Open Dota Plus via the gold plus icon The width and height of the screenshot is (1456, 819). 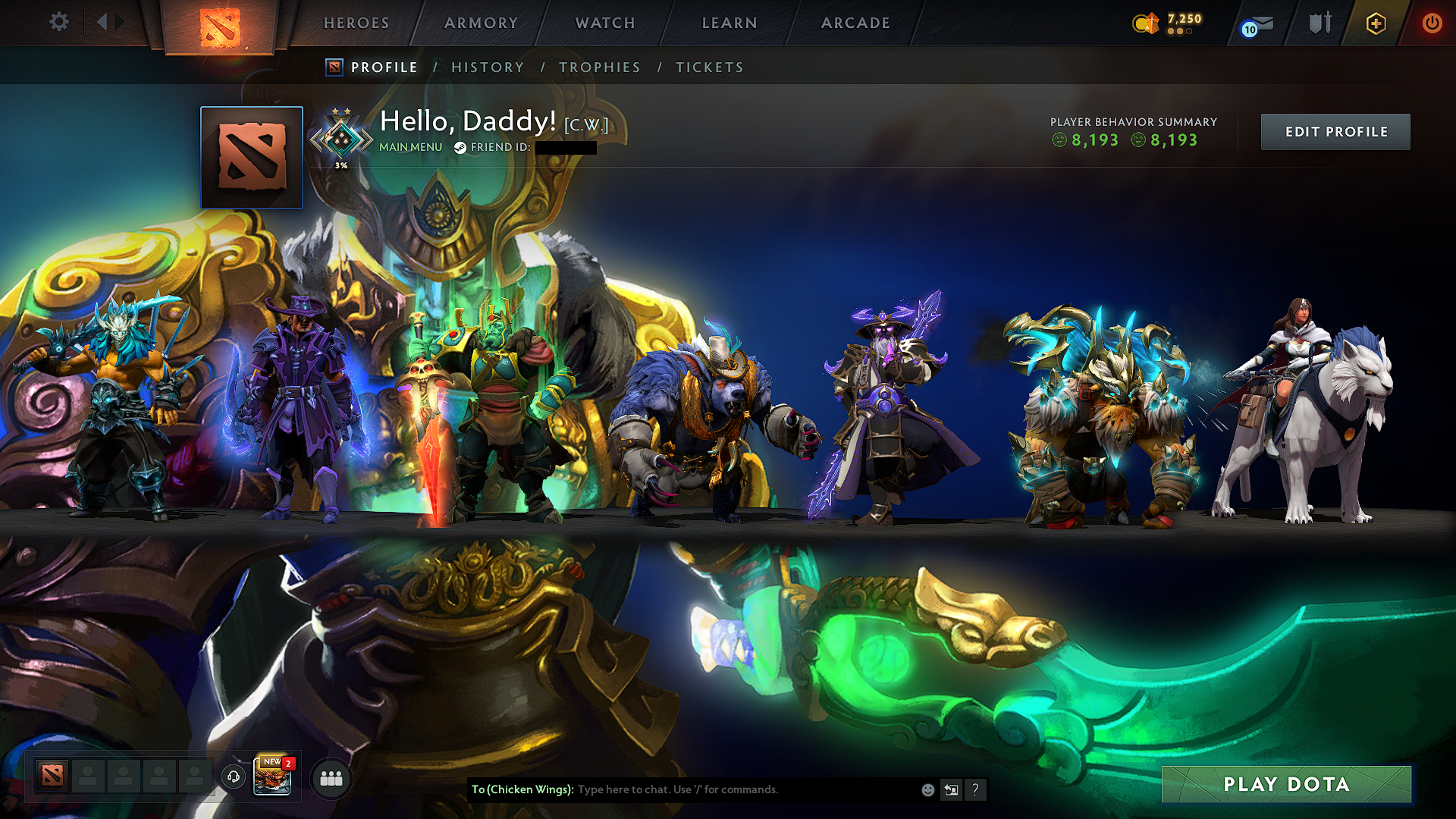point(1376,23)
